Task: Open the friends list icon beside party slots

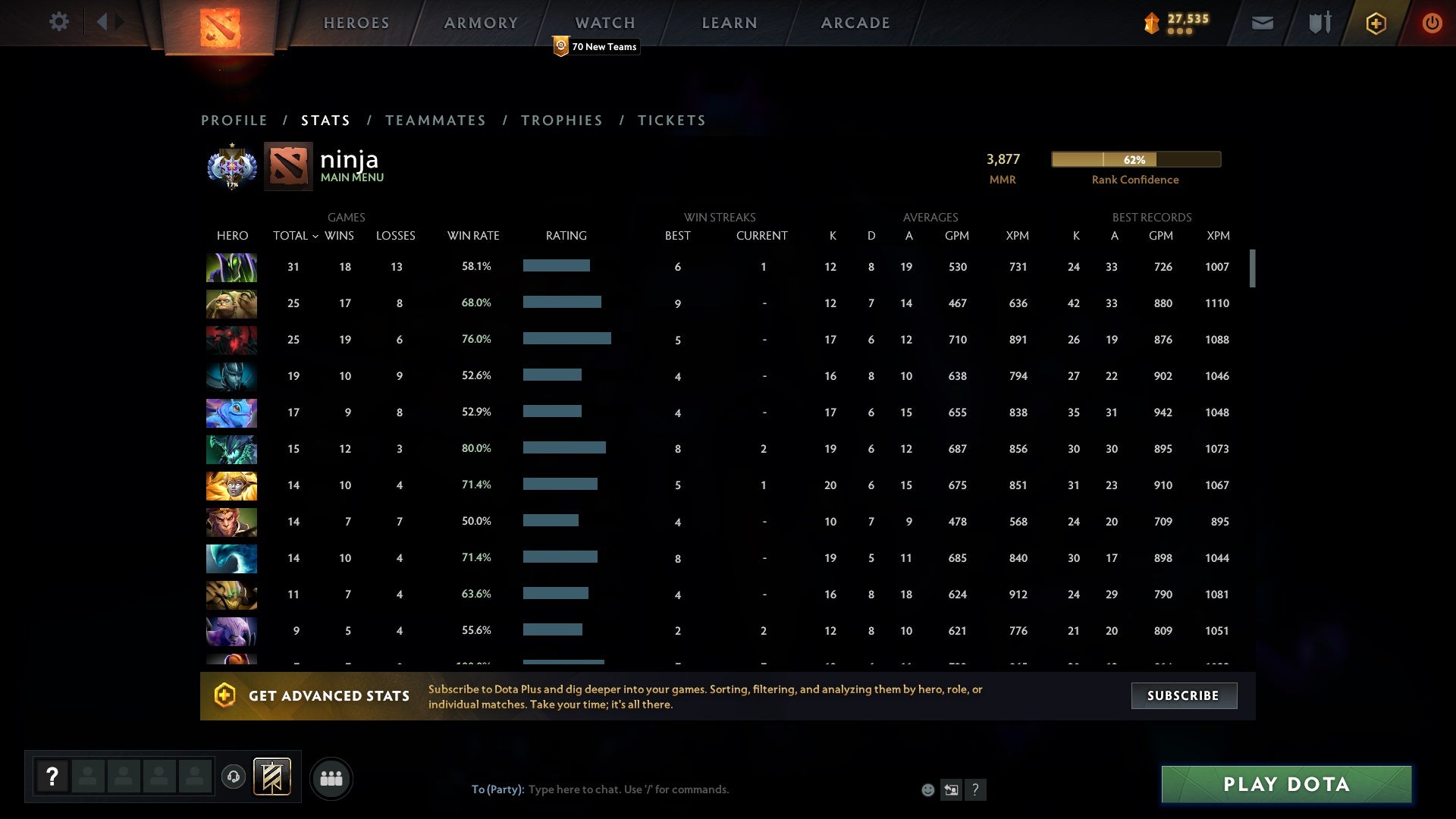Action: point(331,778)
